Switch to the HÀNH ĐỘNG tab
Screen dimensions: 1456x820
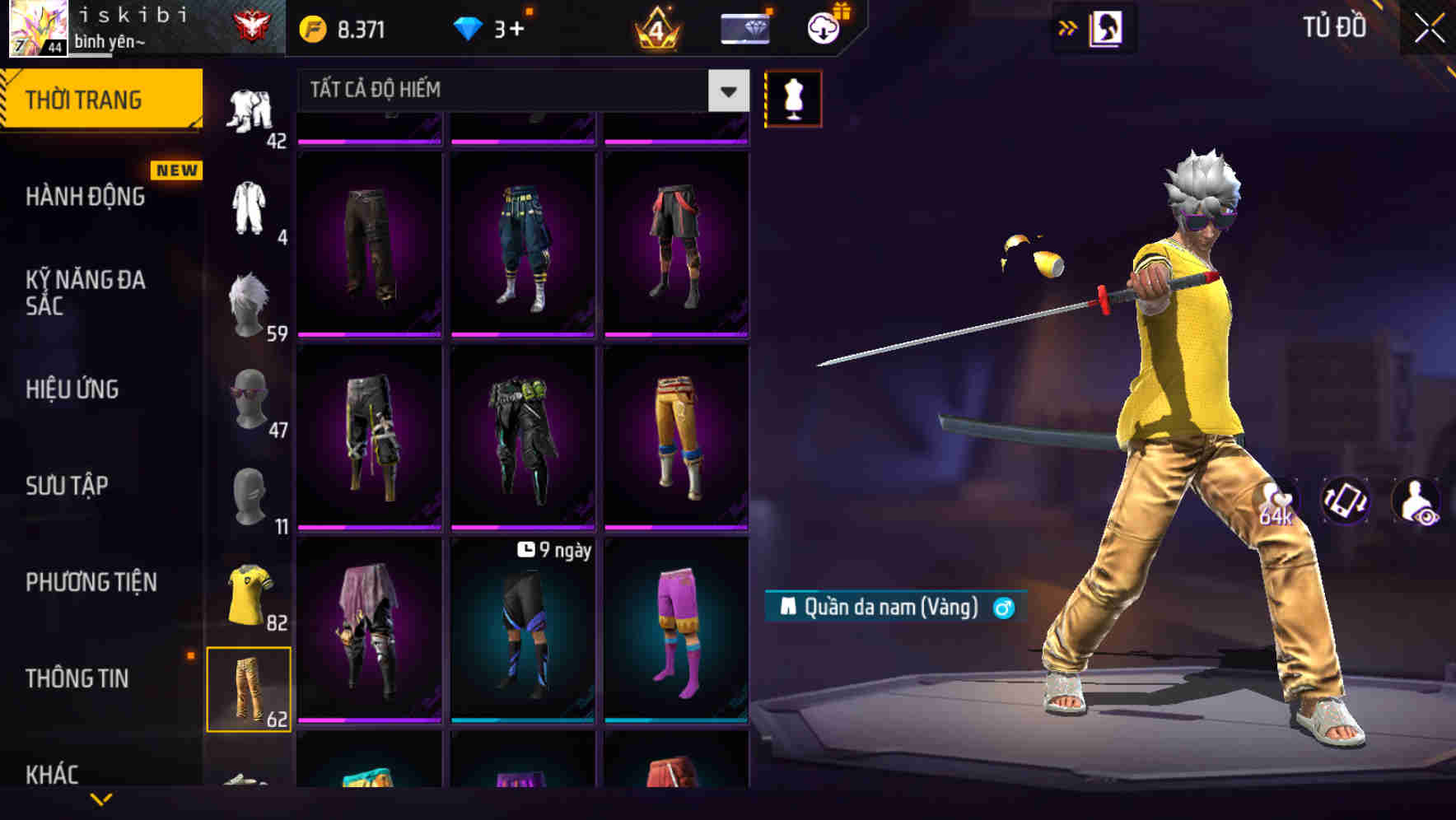(x=86, y=197)
